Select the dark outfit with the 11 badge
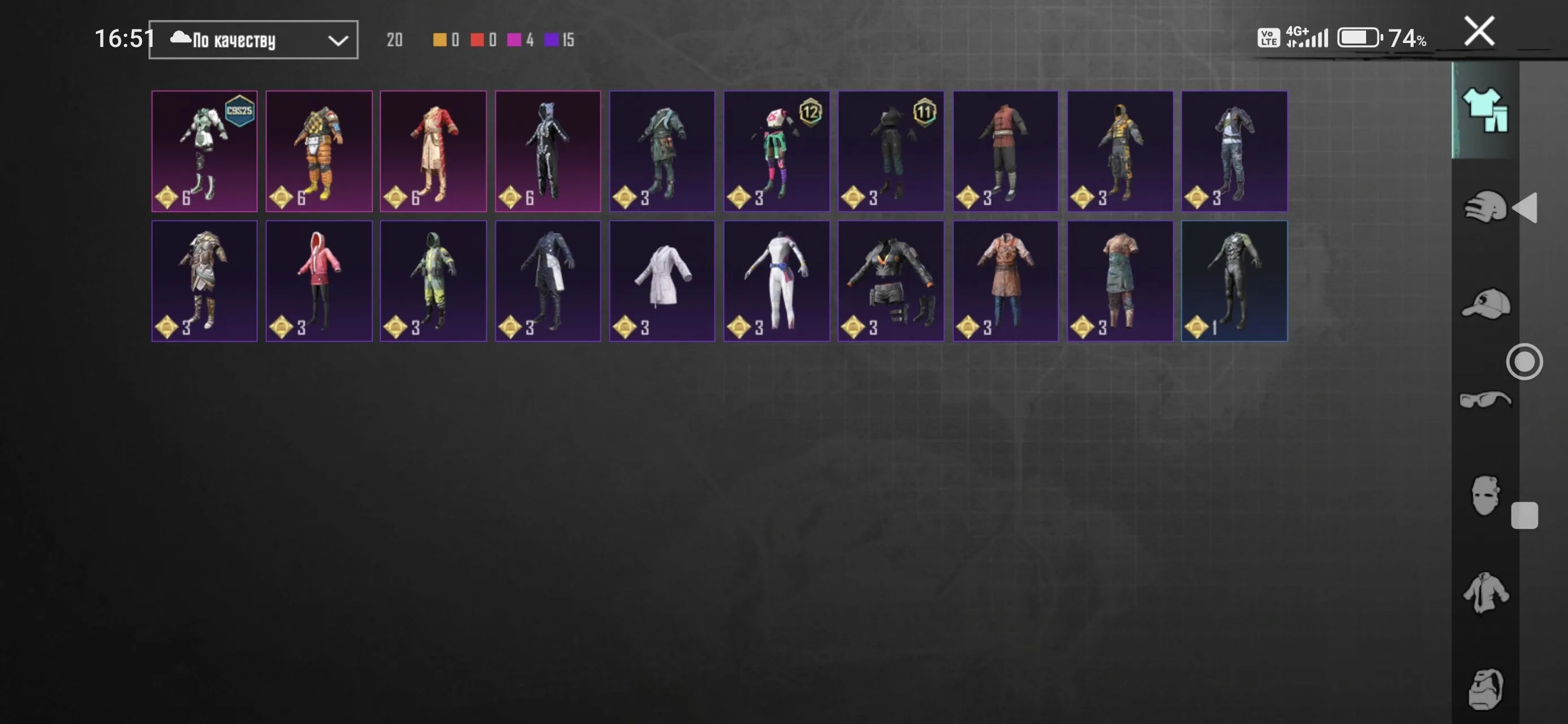Image resolution: width=1568 pixels, height=724 pixels. point(891,151)
